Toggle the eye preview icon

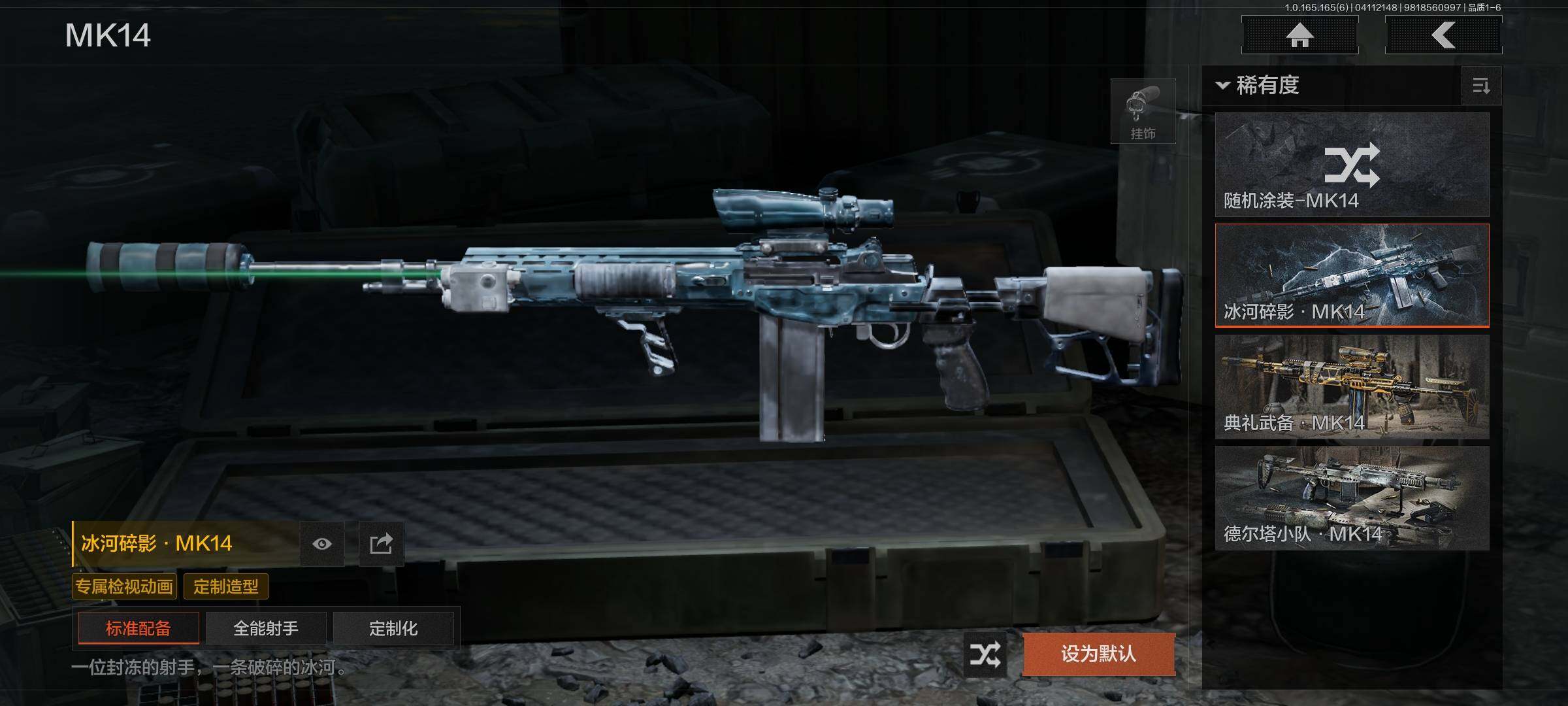tap(322, 544)
